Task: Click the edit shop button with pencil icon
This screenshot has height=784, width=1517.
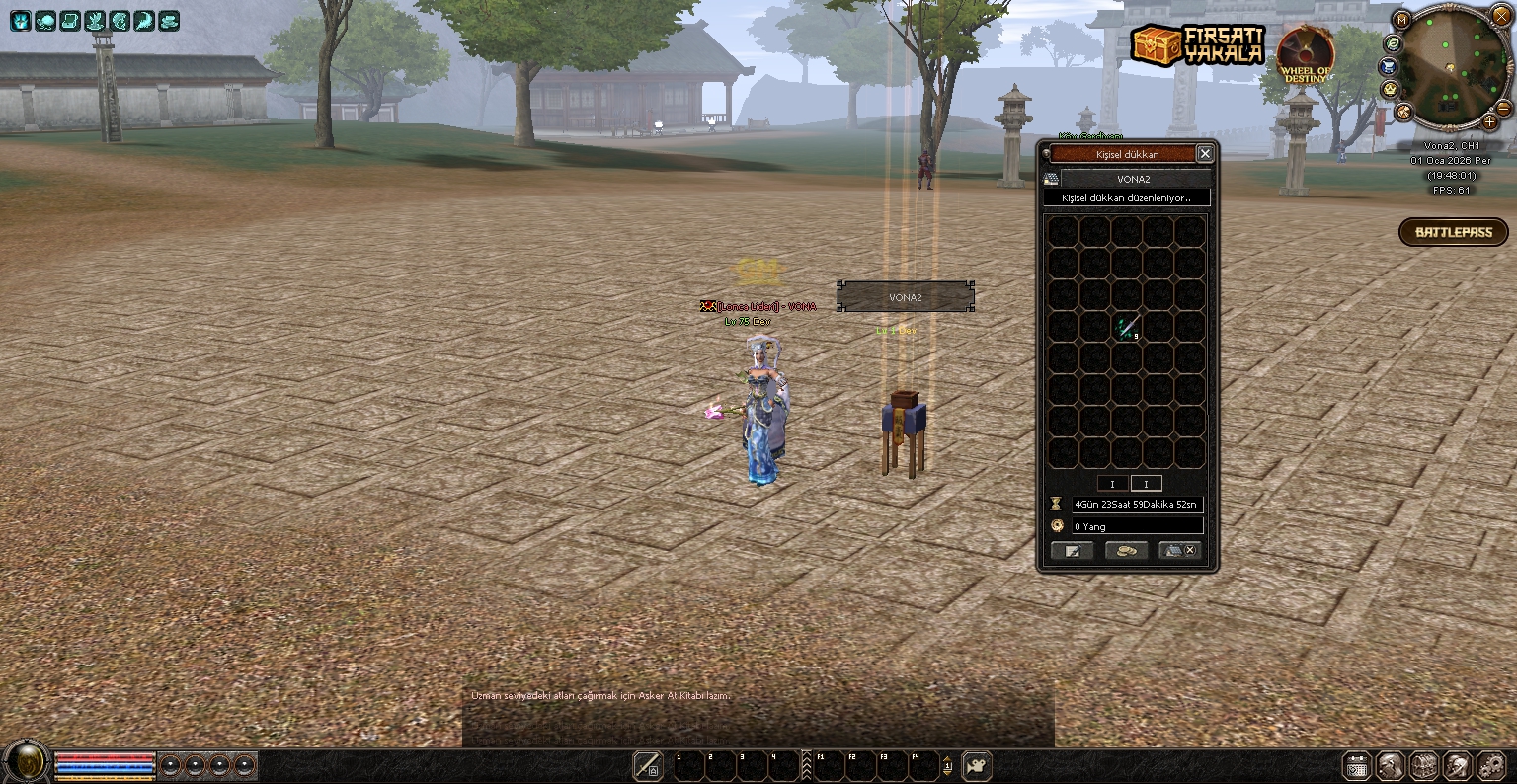Action: point(1072,551)
